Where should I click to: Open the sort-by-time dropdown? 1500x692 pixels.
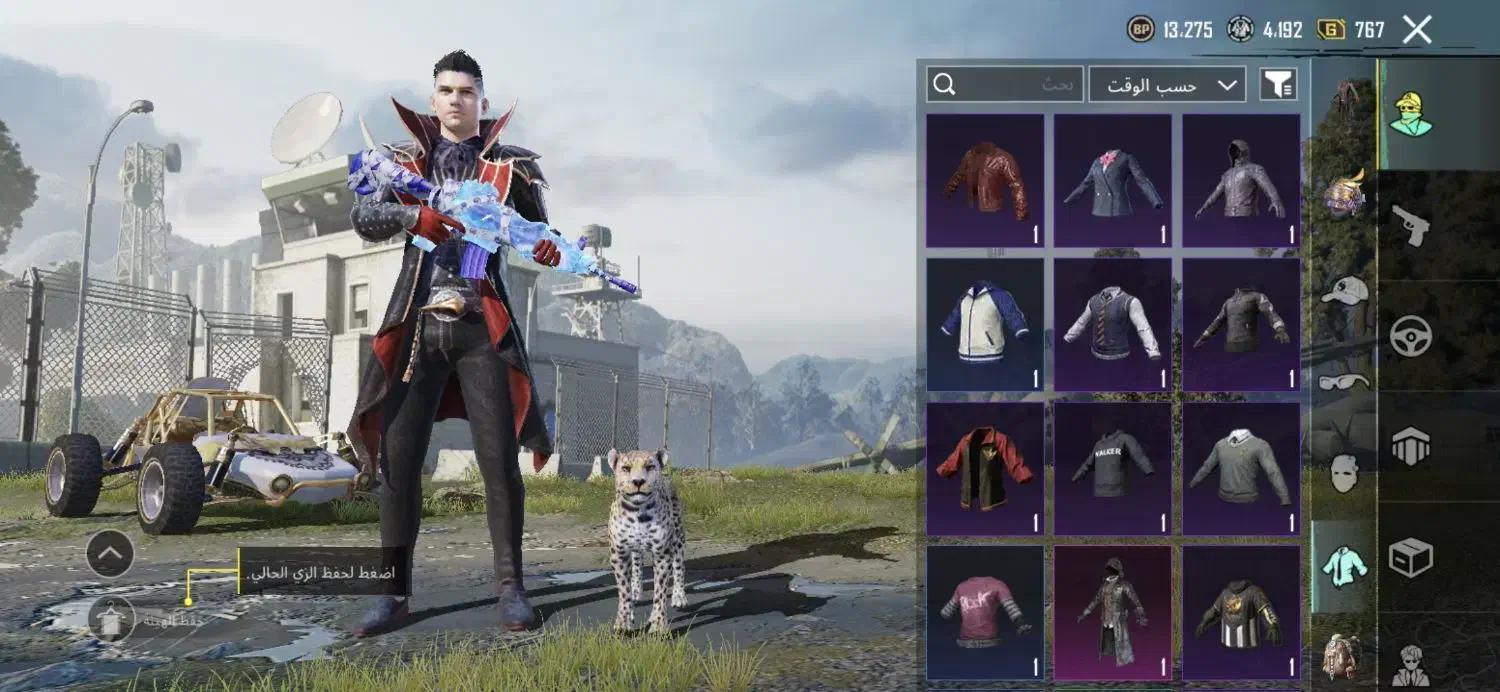[1167, 85]
